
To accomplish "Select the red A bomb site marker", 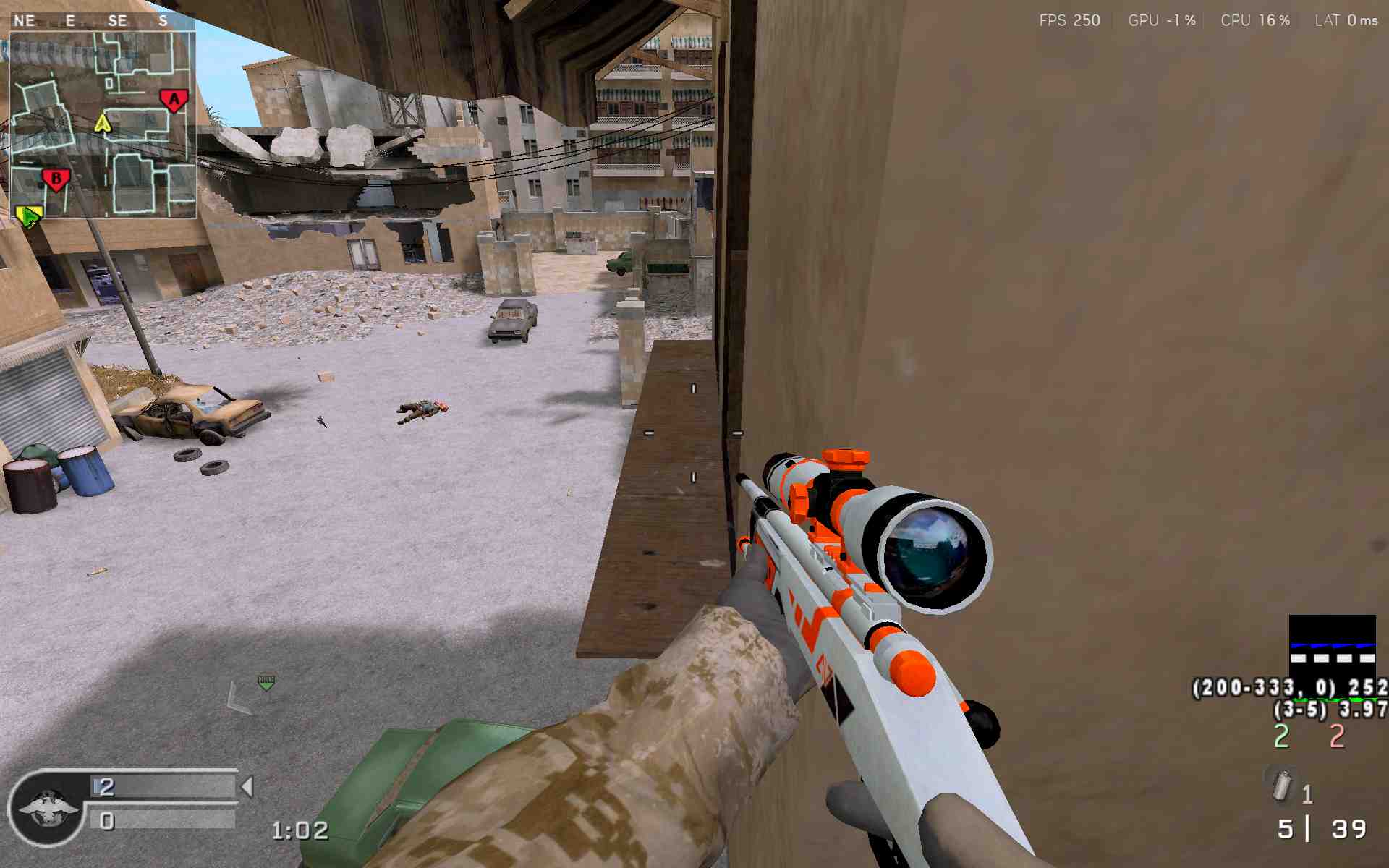I will click(174, 101).
